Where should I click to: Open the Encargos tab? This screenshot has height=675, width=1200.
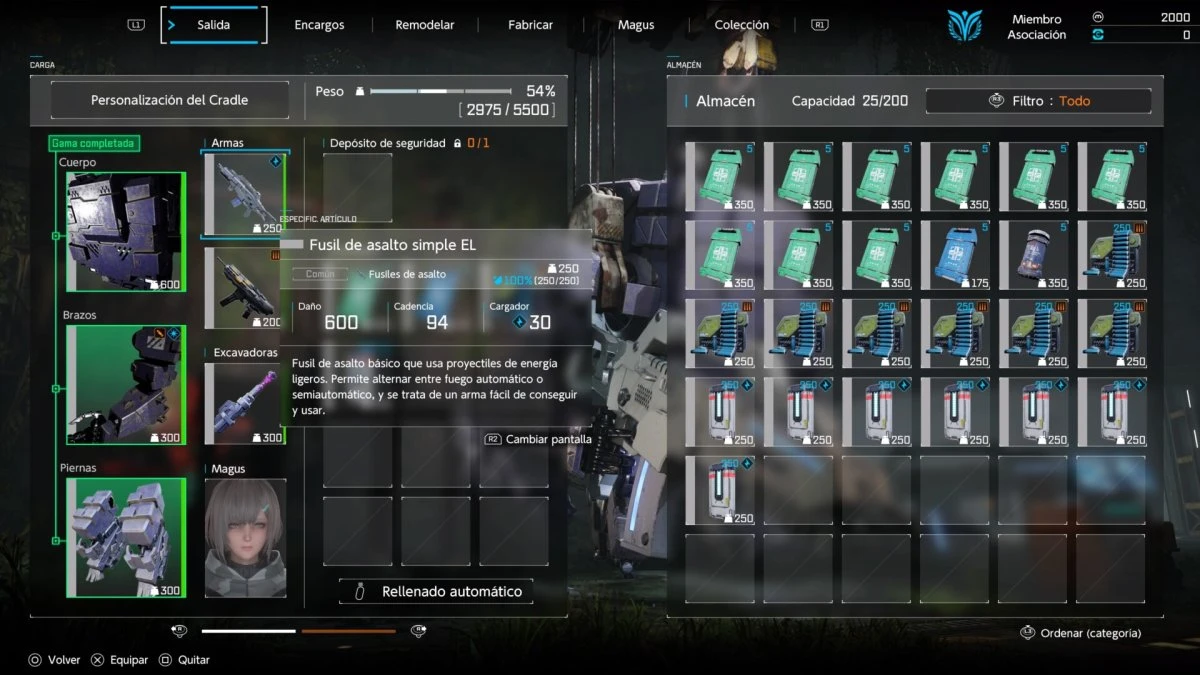tap(319, 25)
